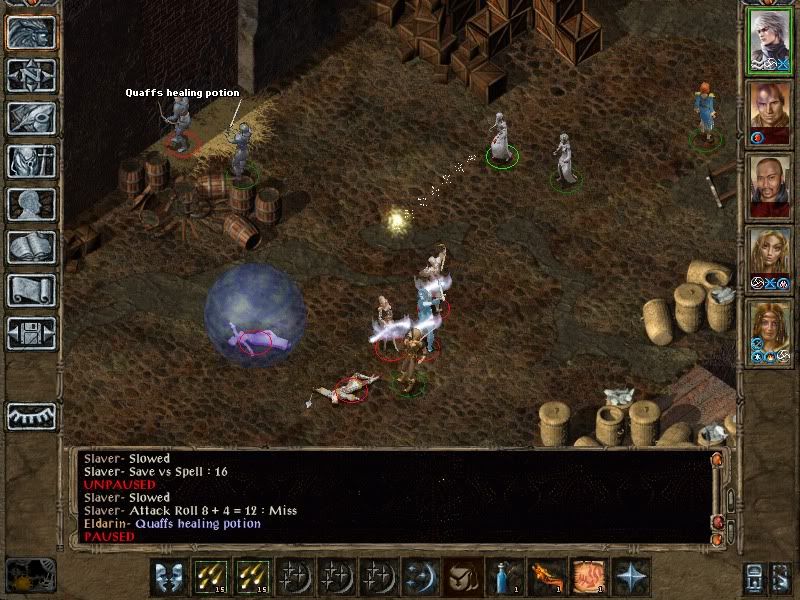Screen dimensions: 800x600
Task: Open the journal with the quill button
Action: [x=31, y=118]
